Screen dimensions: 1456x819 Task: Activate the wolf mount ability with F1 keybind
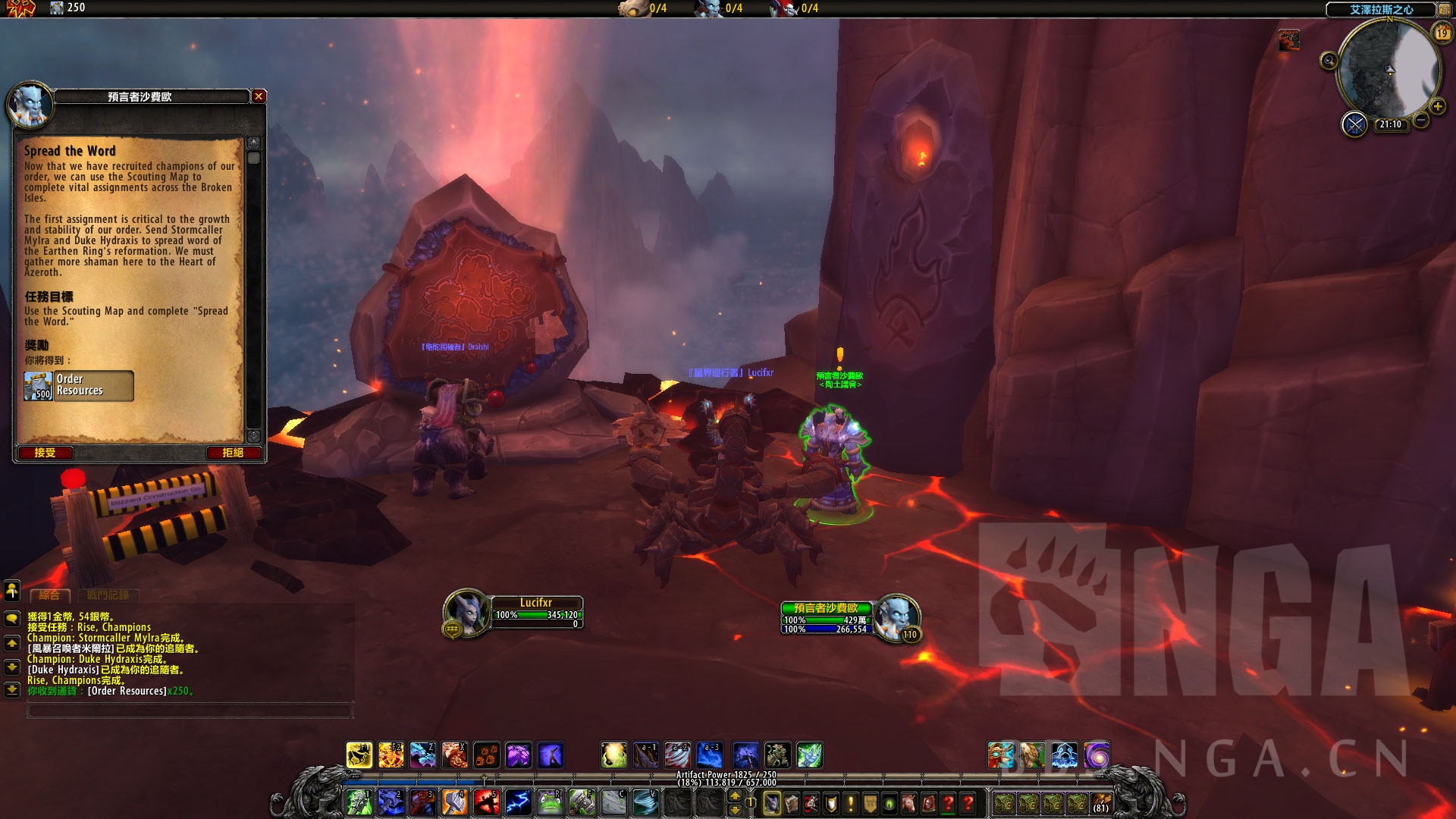point(359,755)
